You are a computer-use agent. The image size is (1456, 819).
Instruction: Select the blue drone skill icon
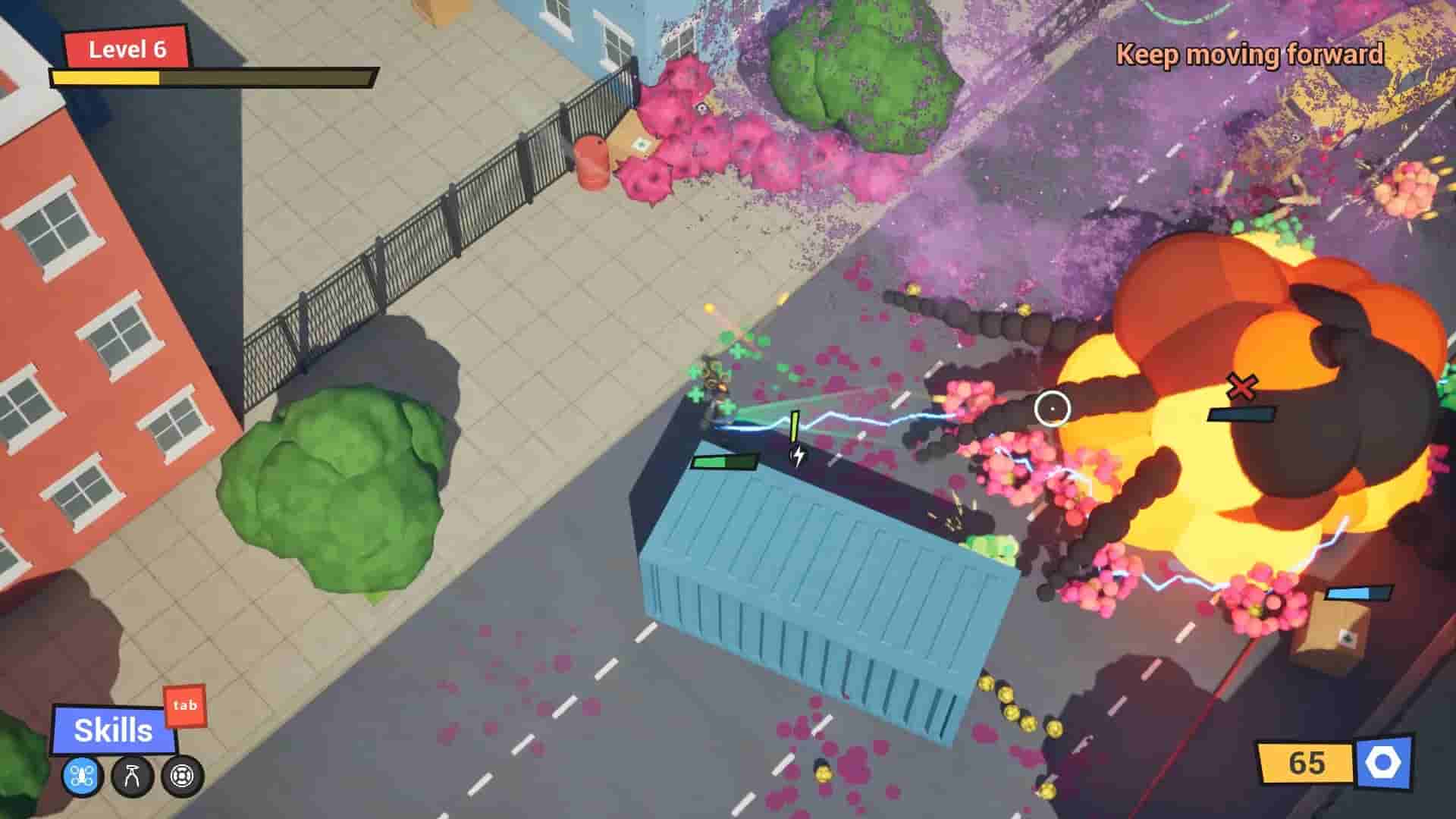pos(81,777)
